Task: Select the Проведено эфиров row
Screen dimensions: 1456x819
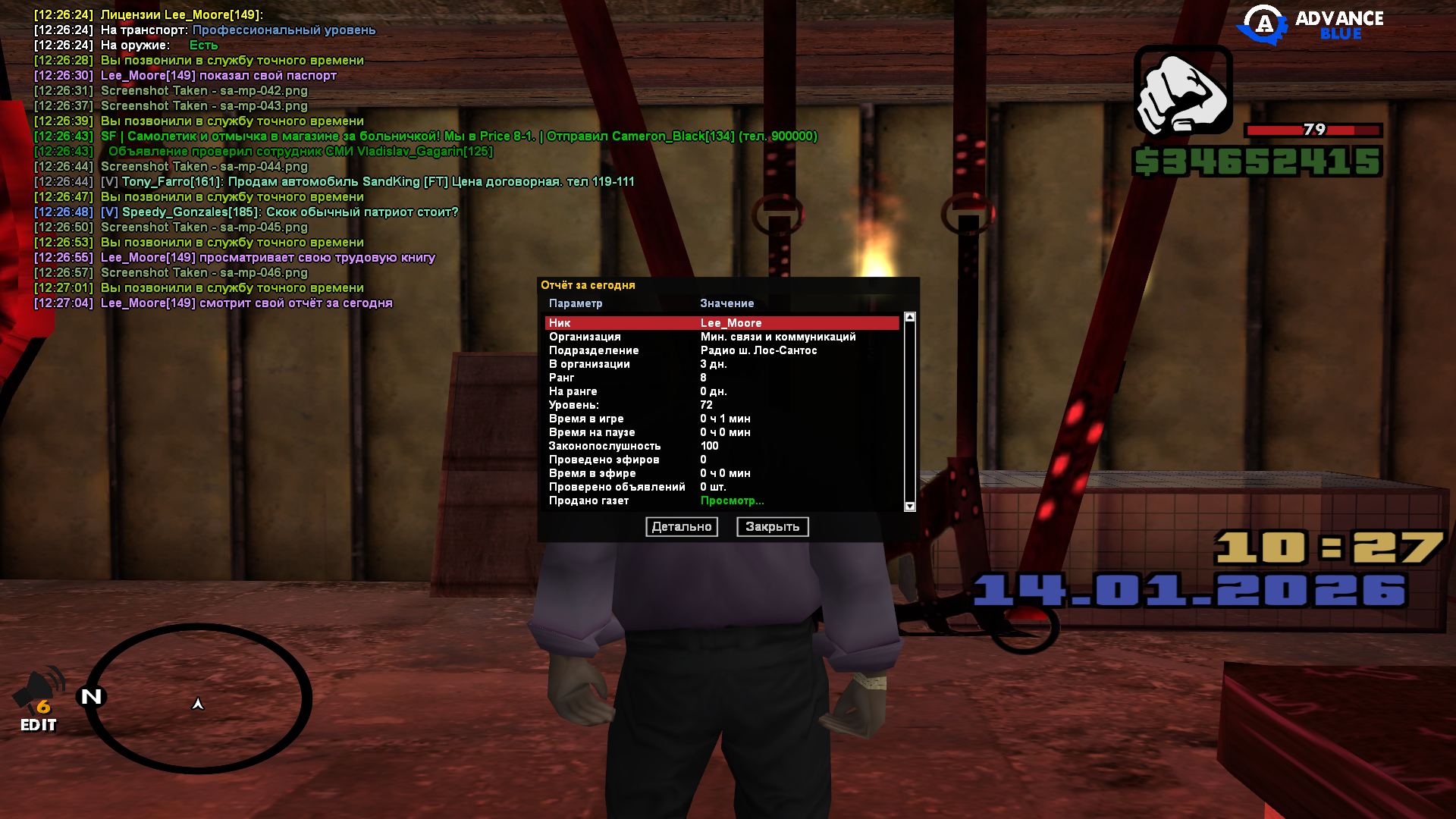Action: 720,460
